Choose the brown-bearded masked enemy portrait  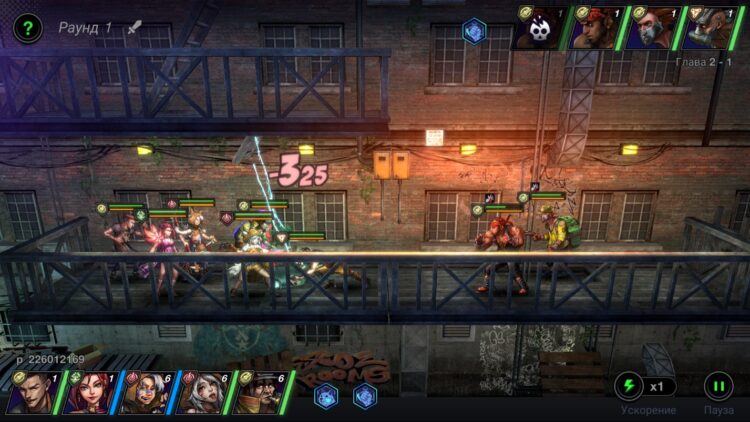coord(652,28)
